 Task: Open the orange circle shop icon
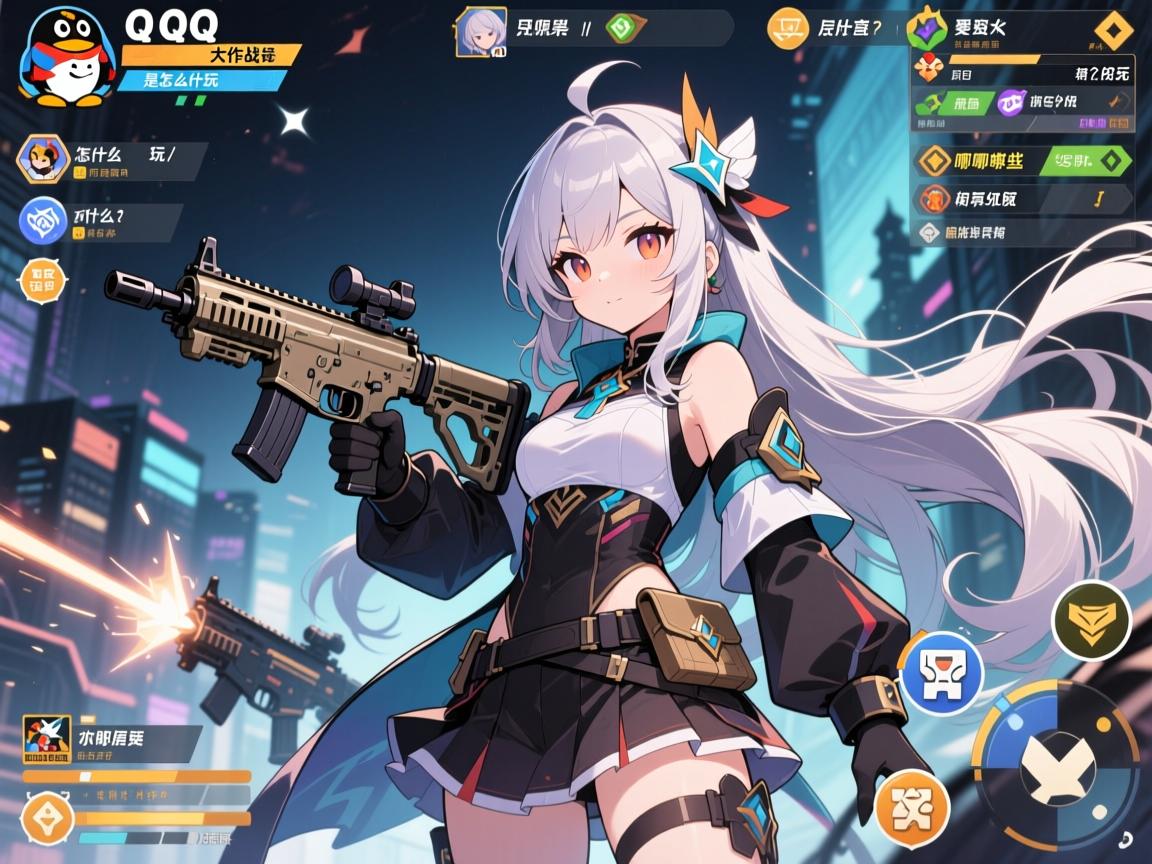[x=787, y=28]
